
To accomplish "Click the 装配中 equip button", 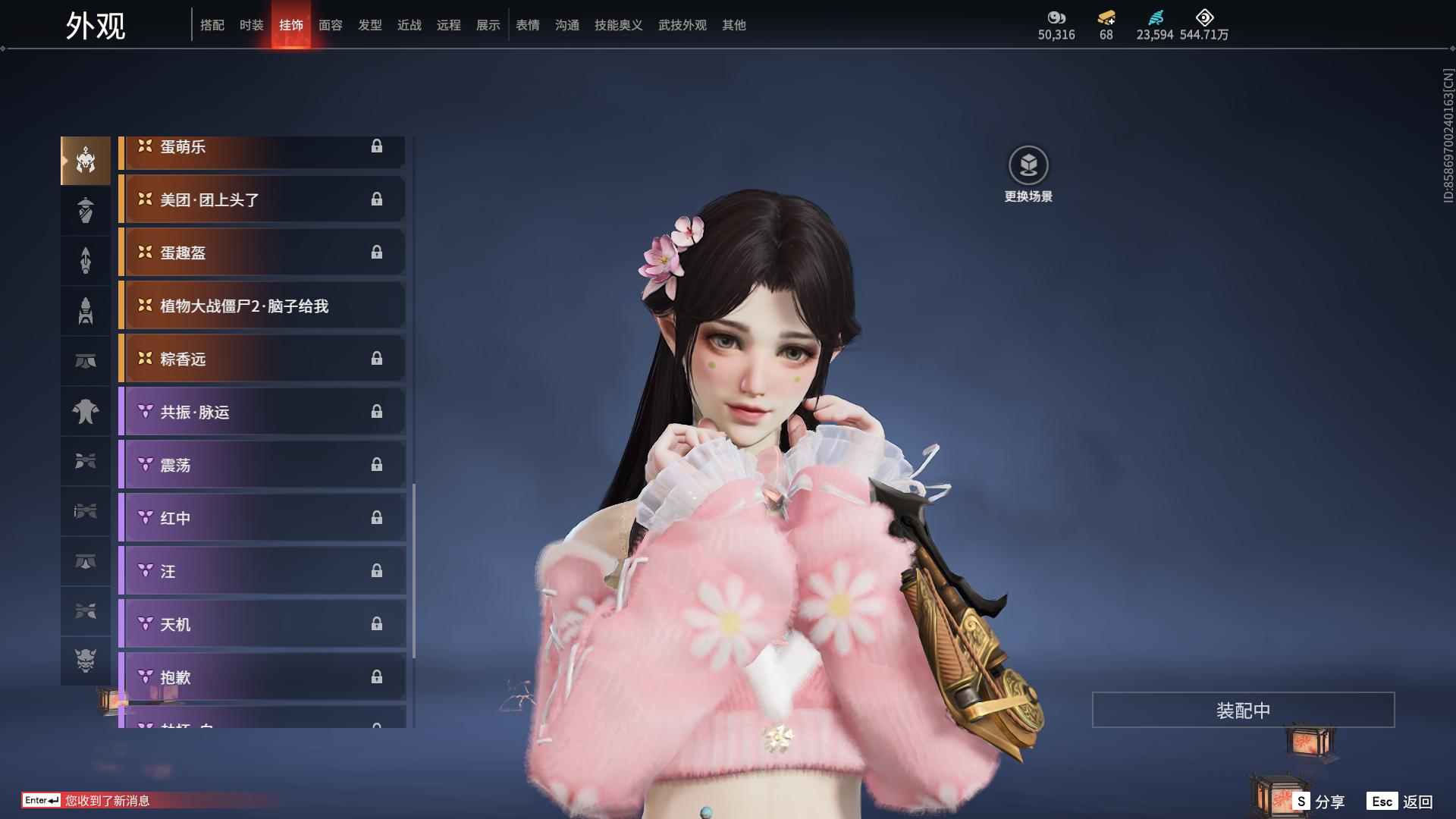I will [x=1243, y=710].
